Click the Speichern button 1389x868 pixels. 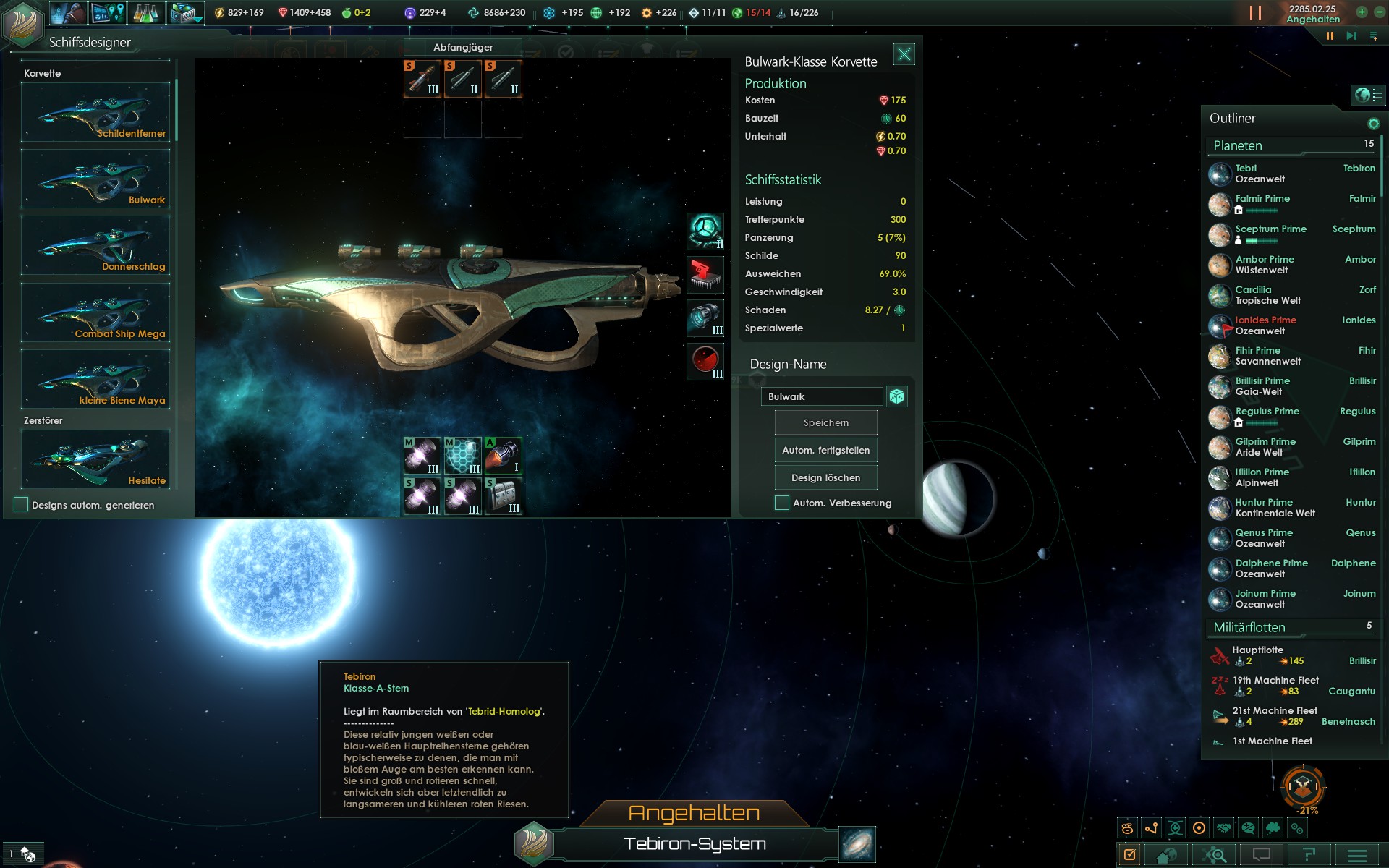click(825, 422)
